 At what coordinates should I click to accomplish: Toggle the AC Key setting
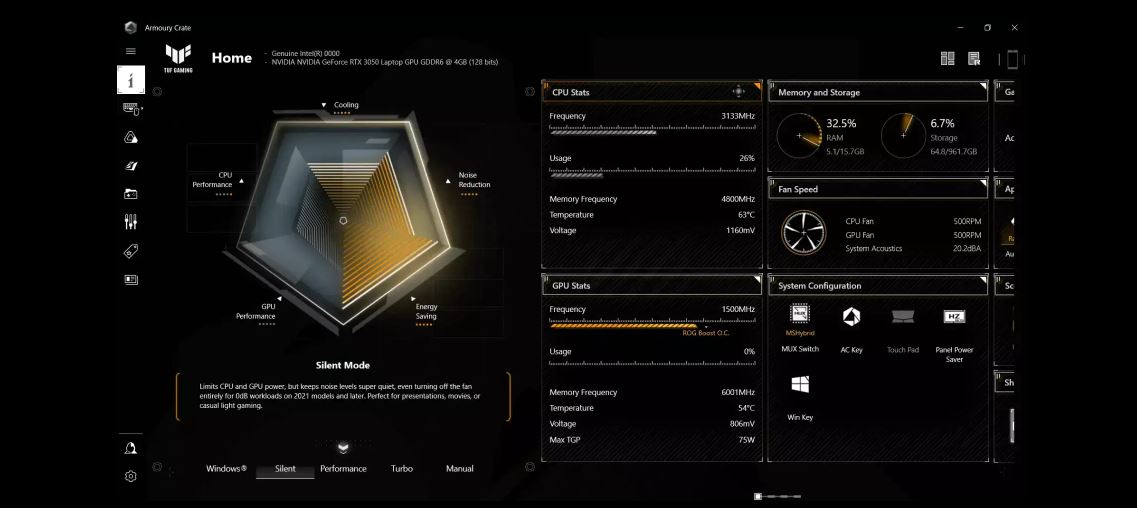coord(851,318)
